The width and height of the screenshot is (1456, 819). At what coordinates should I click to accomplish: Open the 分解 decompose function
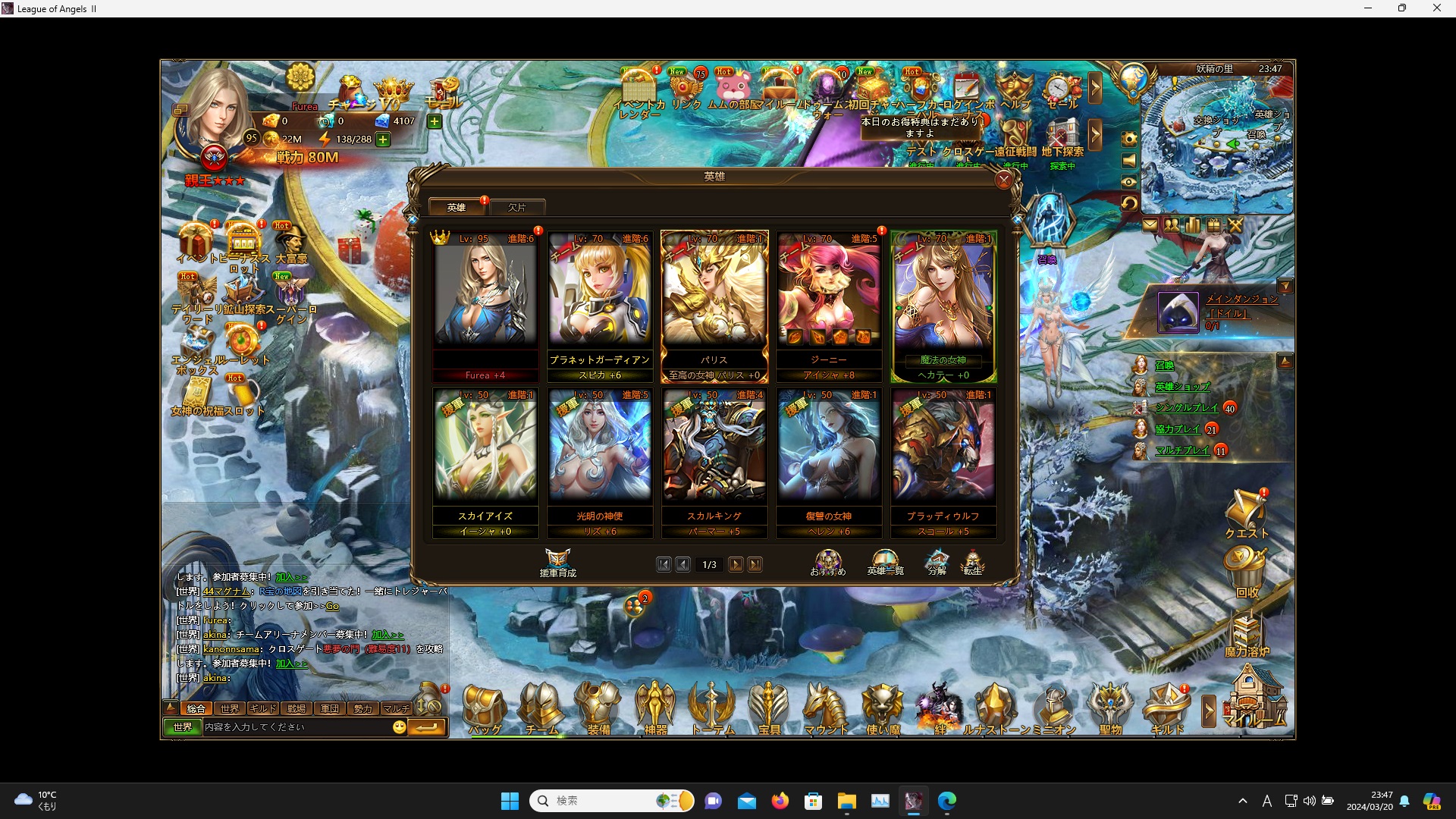coord(937,563)
